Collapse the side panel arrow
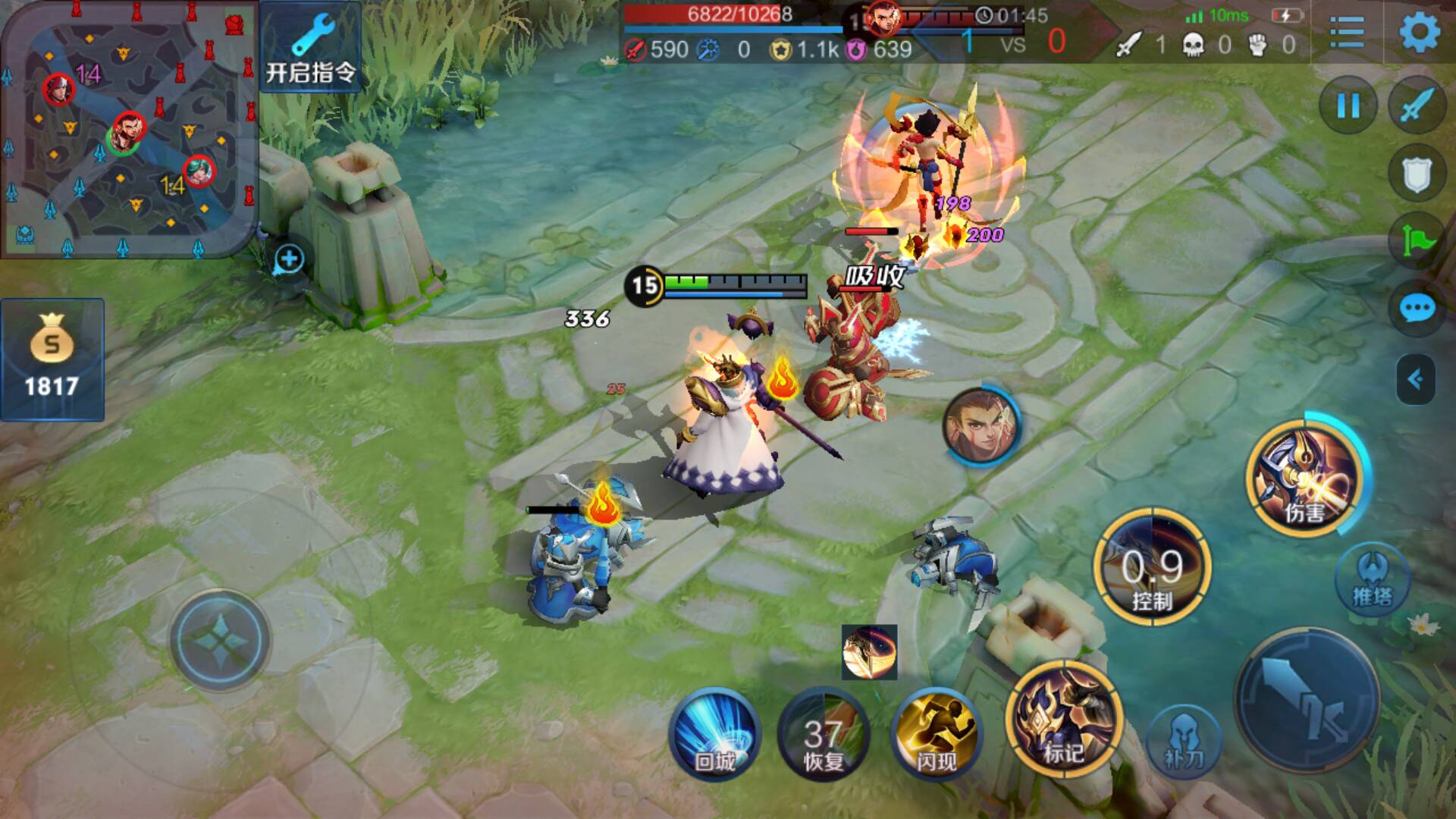Screen dimensions: 1456x819 (1416, 378)
